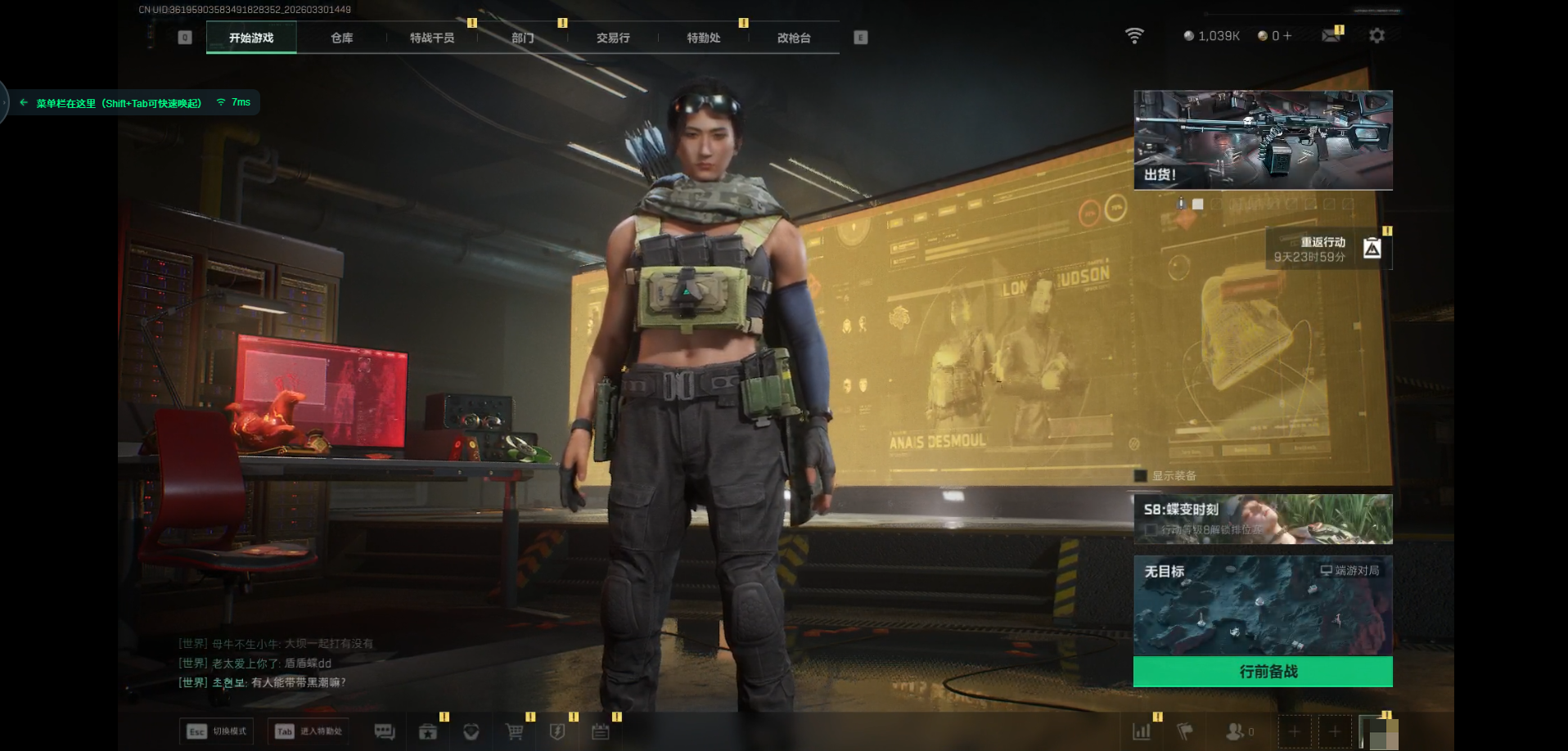
Task: Open the 交易行 trading tab
Action: pos(613,38)
